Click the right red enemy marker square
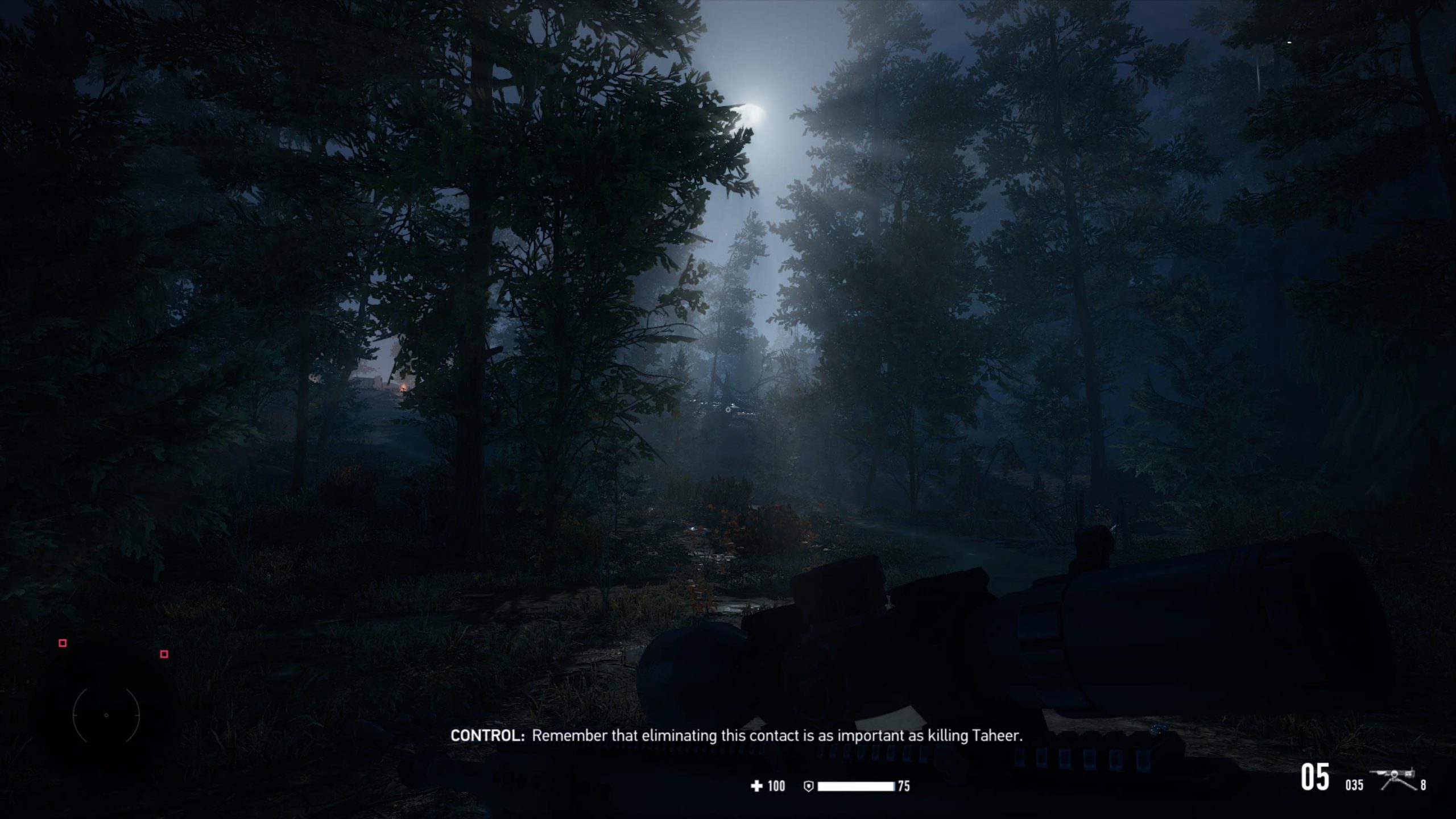Image resolution: width=1456 pixels, height=819 pixels. [x=164, y=655]
